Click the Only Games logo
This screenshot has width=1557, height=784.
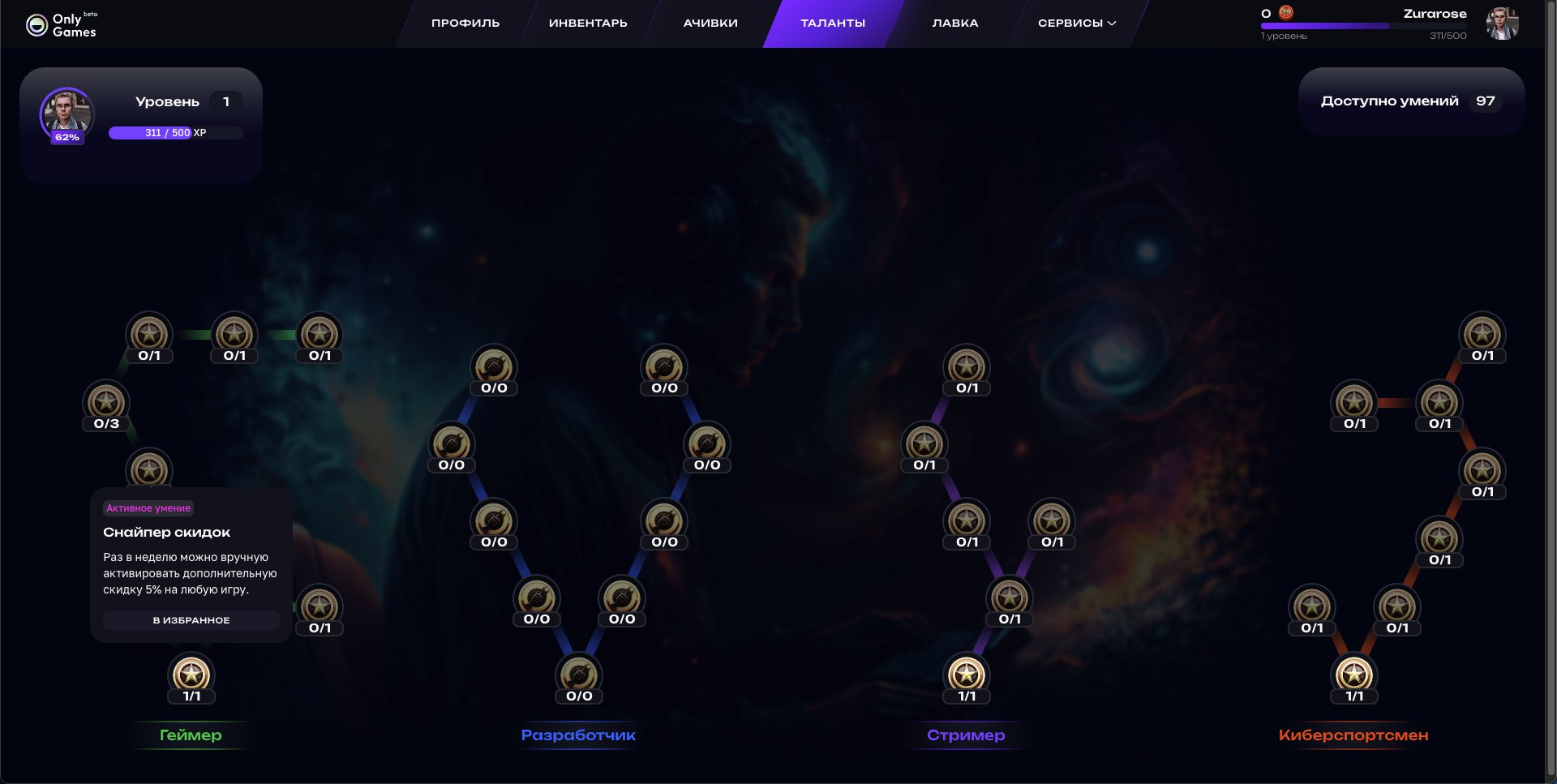(63, 23)
